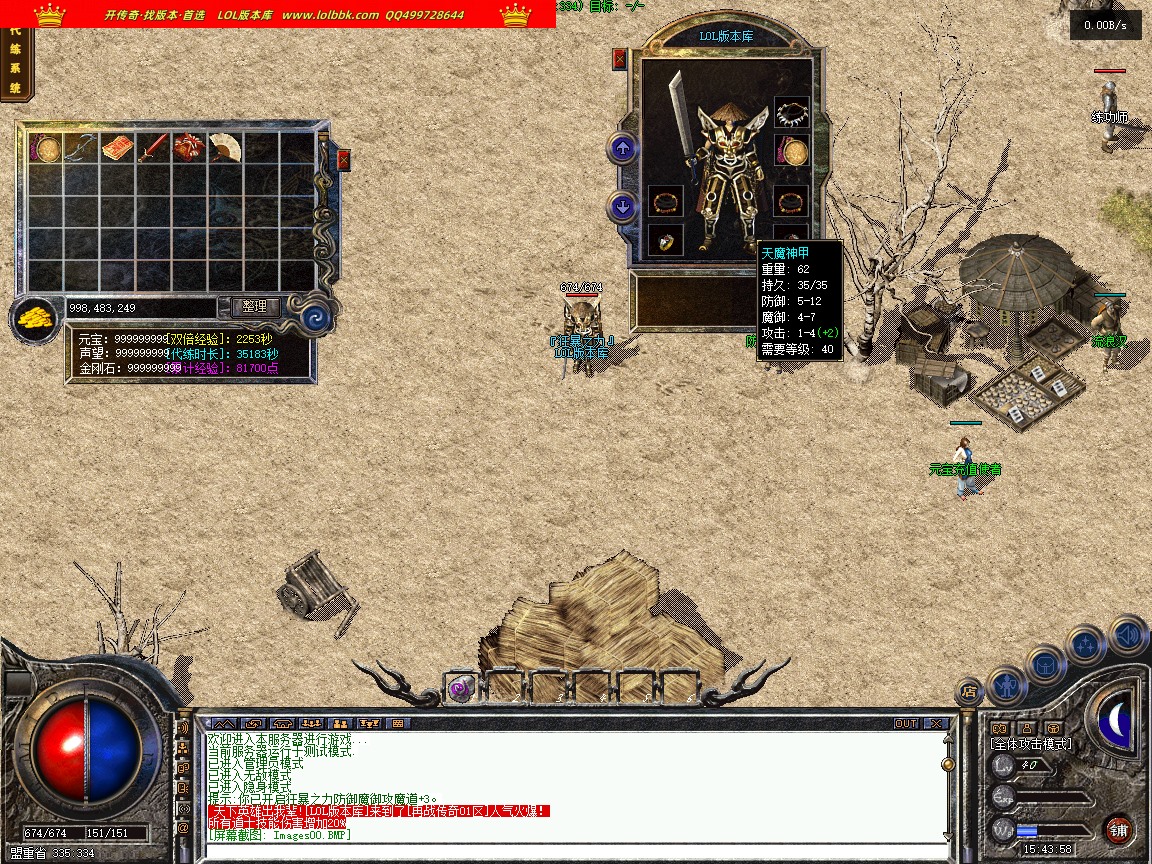This screenshot has height=864, width=1152.
Task: Pick the red book item slot
Action: click(x=117, y=148)
